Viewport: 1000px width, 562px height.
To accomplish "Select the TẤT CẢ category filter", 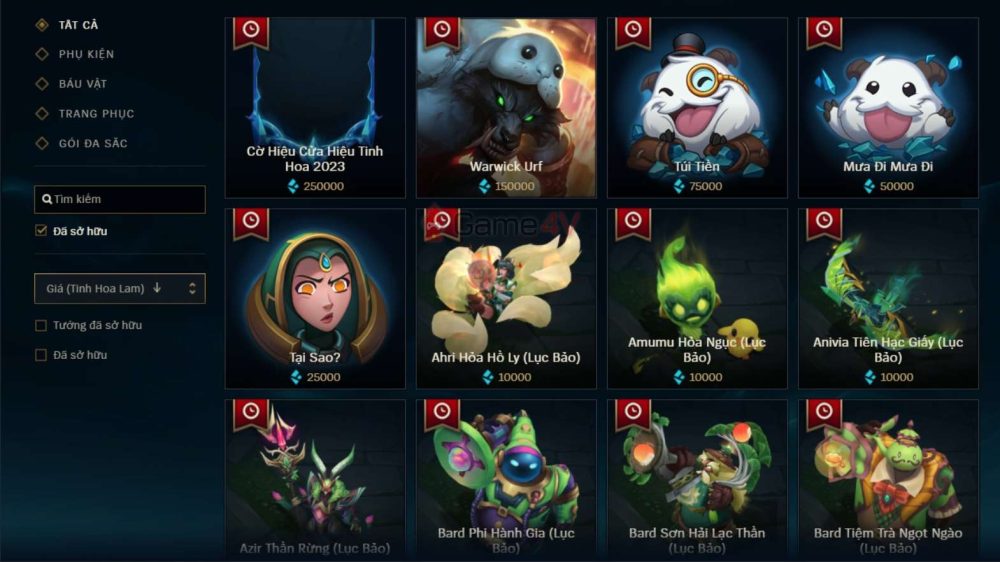I will [77, 25].
